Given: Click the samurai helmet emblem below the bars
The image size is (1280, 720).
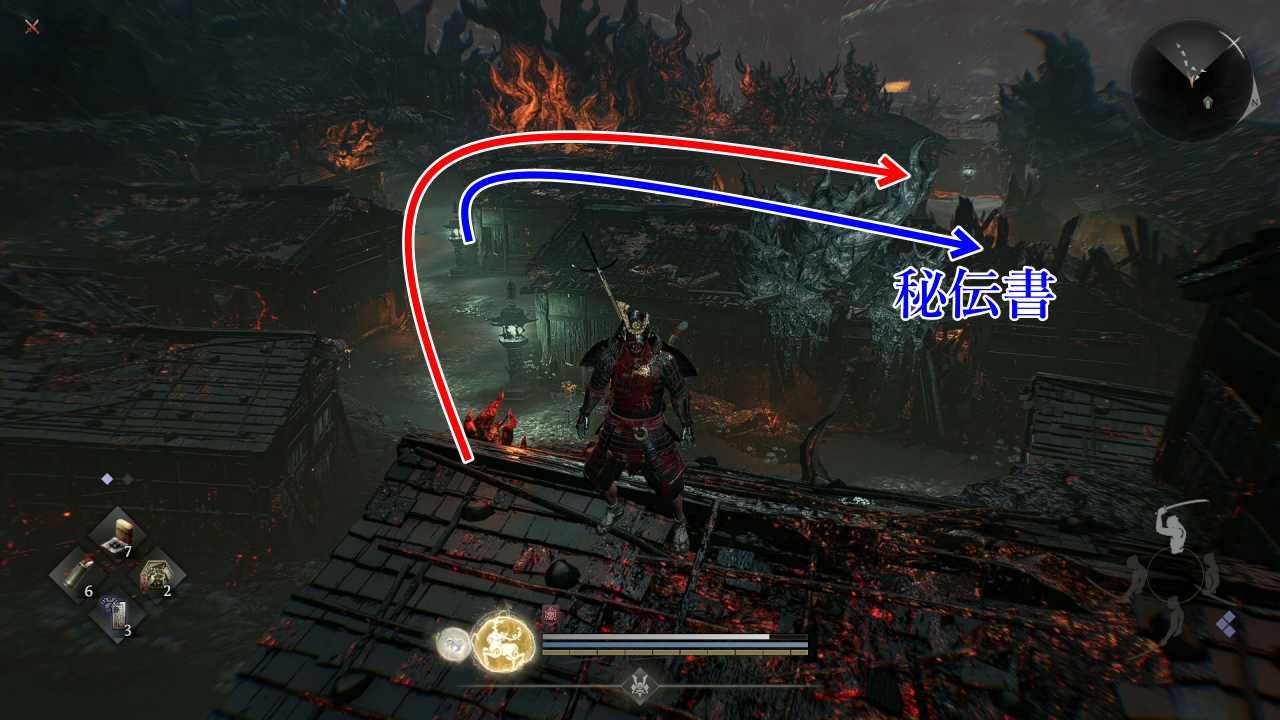Looking at the screenshot, I should pyautogui.click(x=639, y=686).
